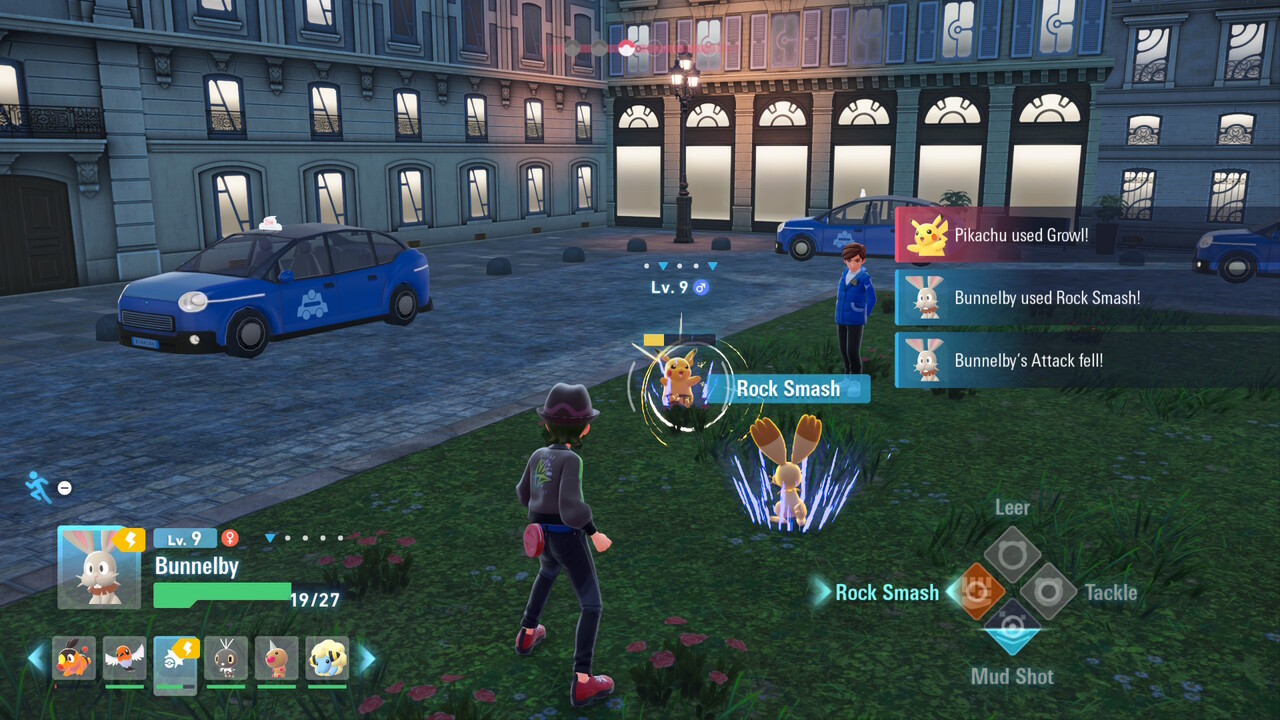Switch to Tepig in the party bar
The width and height of the screenshot is (1280, 720).
coord(74,658)
